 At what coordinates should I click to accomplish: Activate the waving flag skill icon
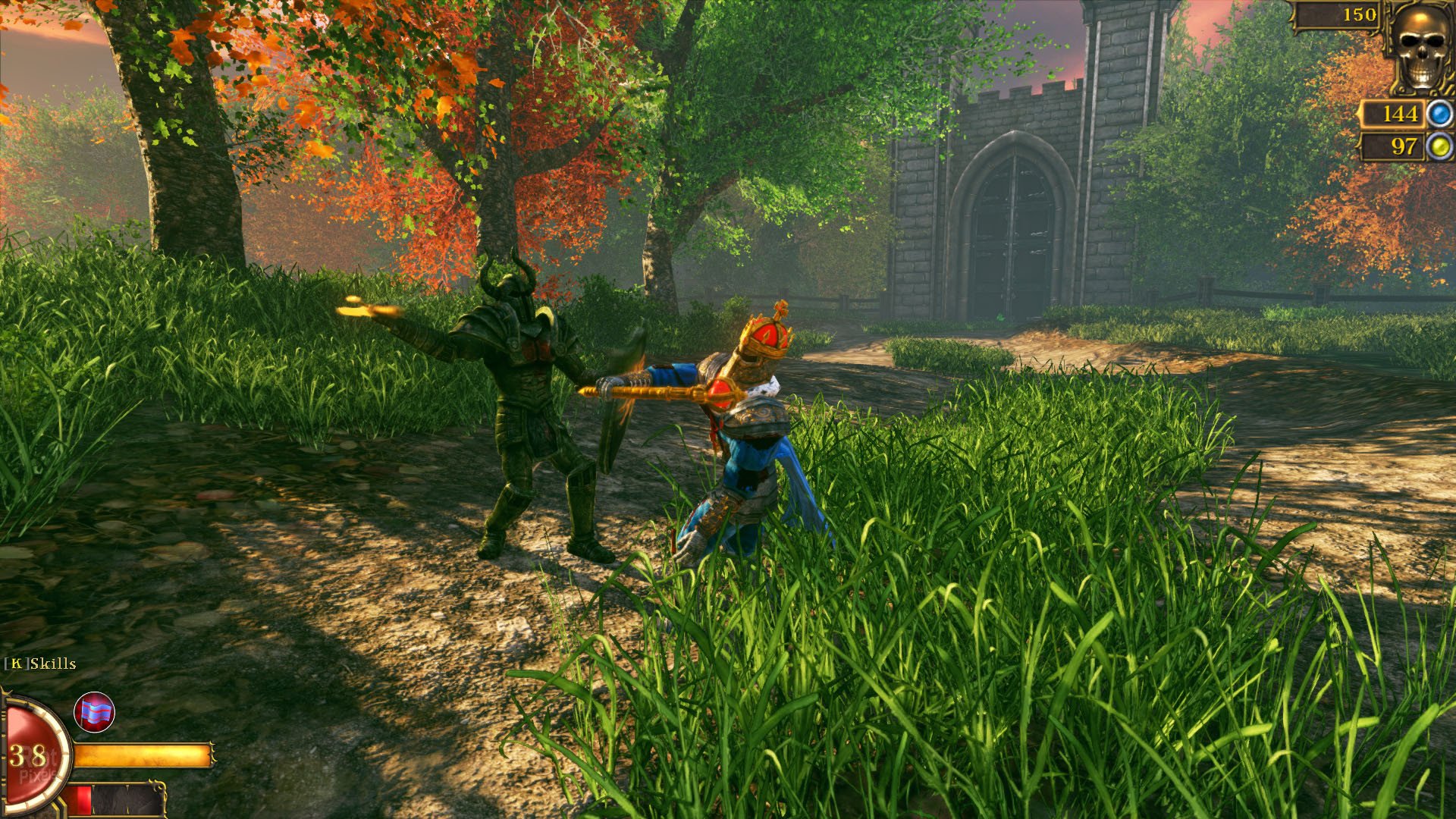point(94,713)
